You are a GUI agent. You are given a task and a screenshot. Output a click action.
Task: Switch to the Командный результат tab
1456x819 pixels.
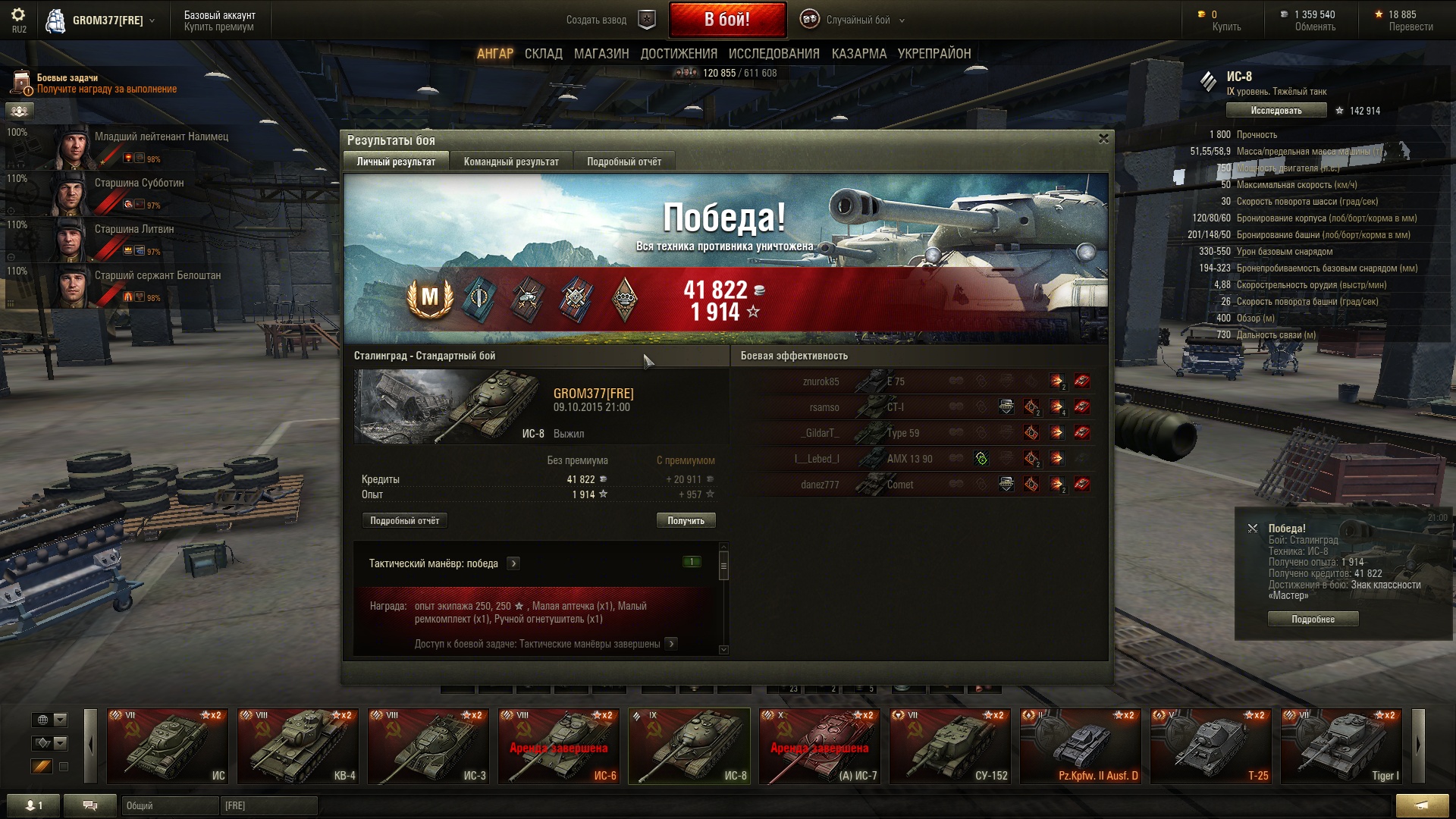pyautogui.click(x=511, y=162)
